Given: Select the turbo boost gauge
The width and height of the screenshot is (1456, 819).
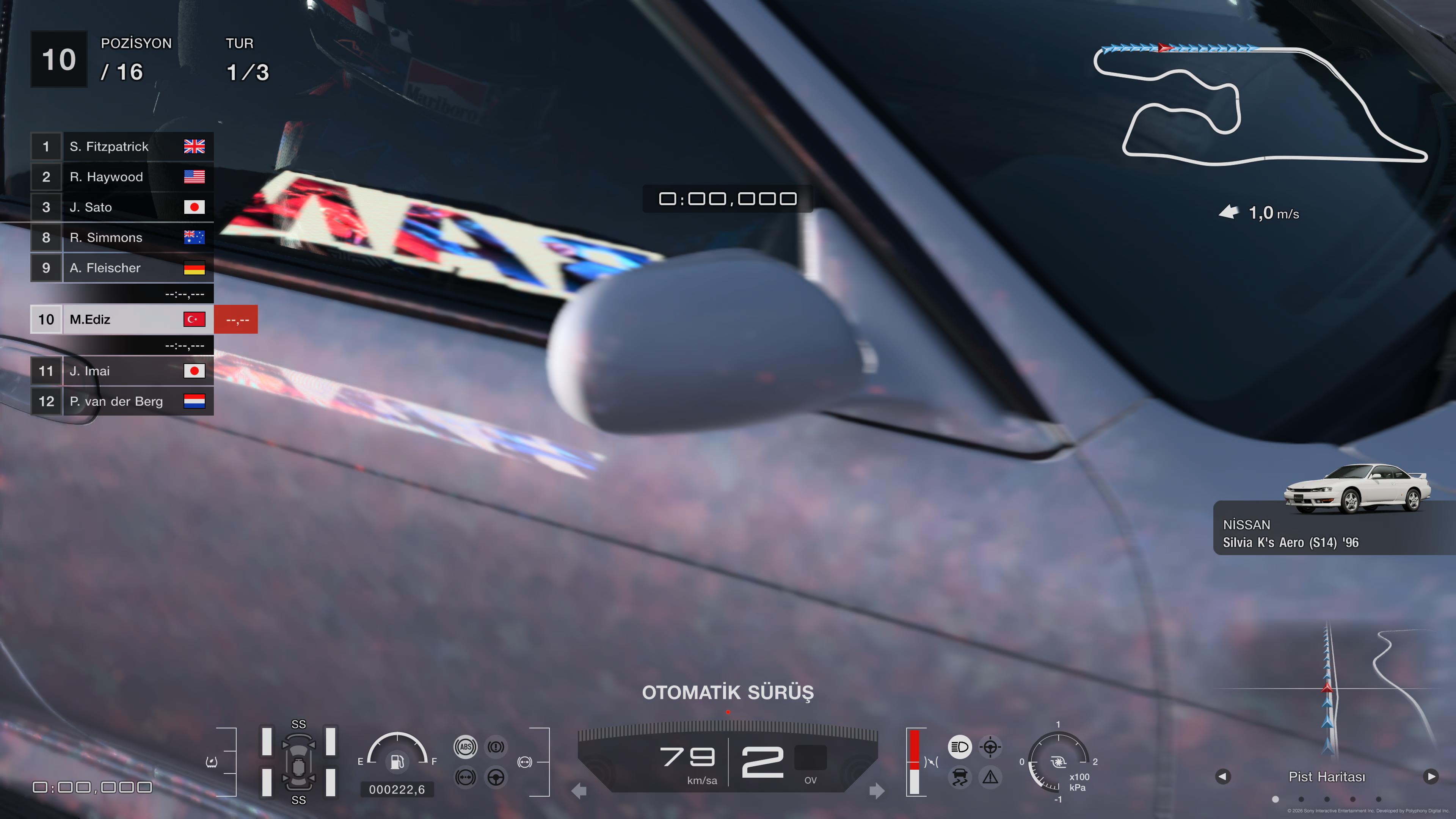Looking at the screenshot, I should (1057, 761).
